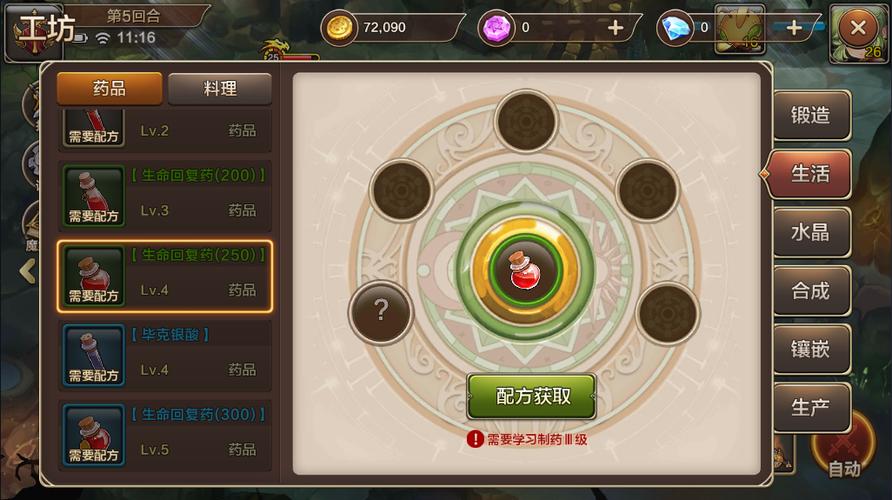Add blue diamonds with the plus button
Viewport: 892px width, 500px height.
[794, 28]
